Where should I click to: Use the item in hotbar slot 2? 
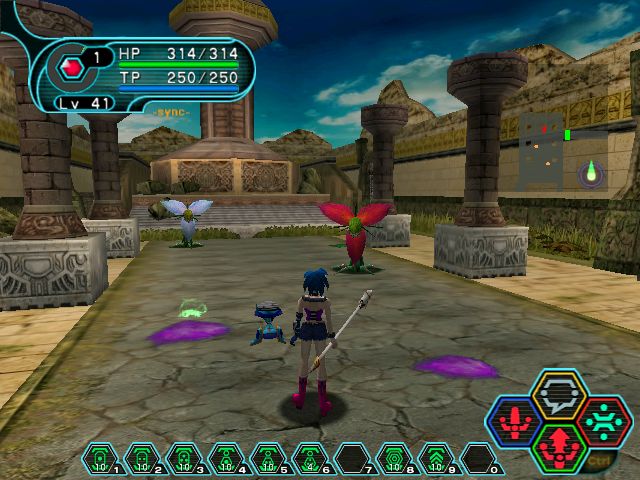coord(142,459)
